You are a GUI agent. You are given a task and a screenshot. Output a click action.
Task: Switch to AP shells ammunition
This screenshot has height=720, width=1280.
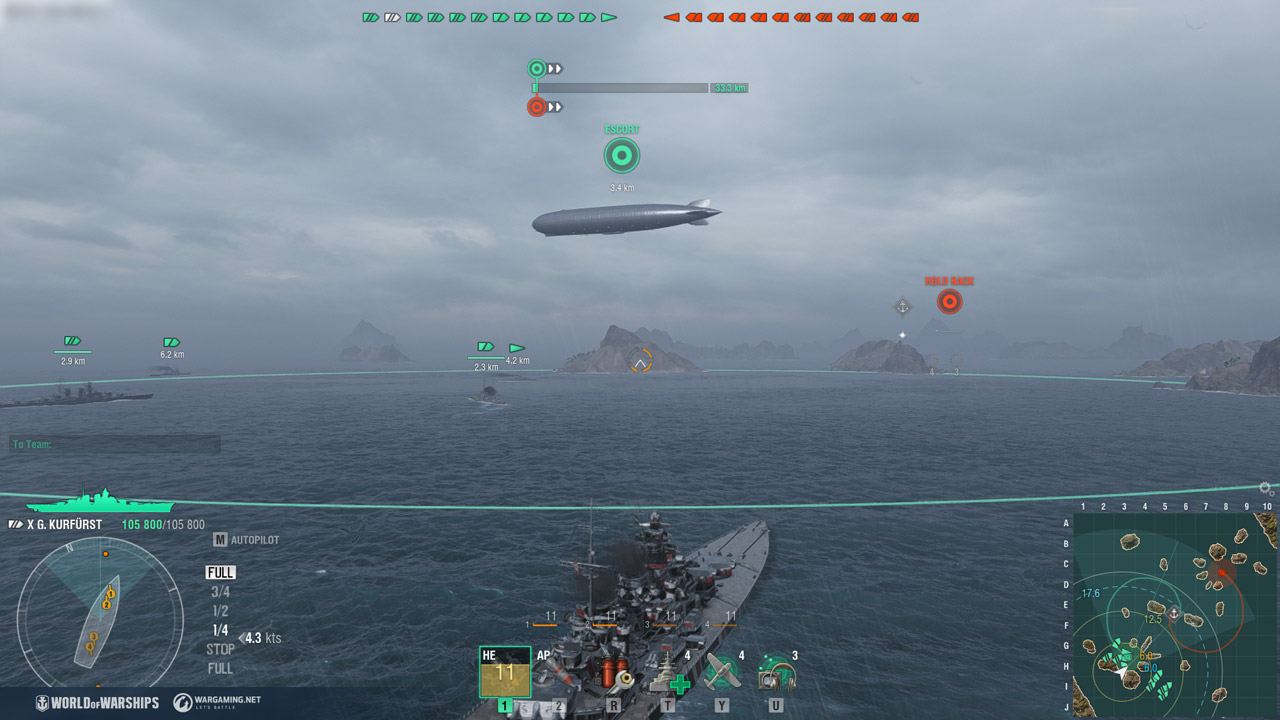click(x=560, y=673)
